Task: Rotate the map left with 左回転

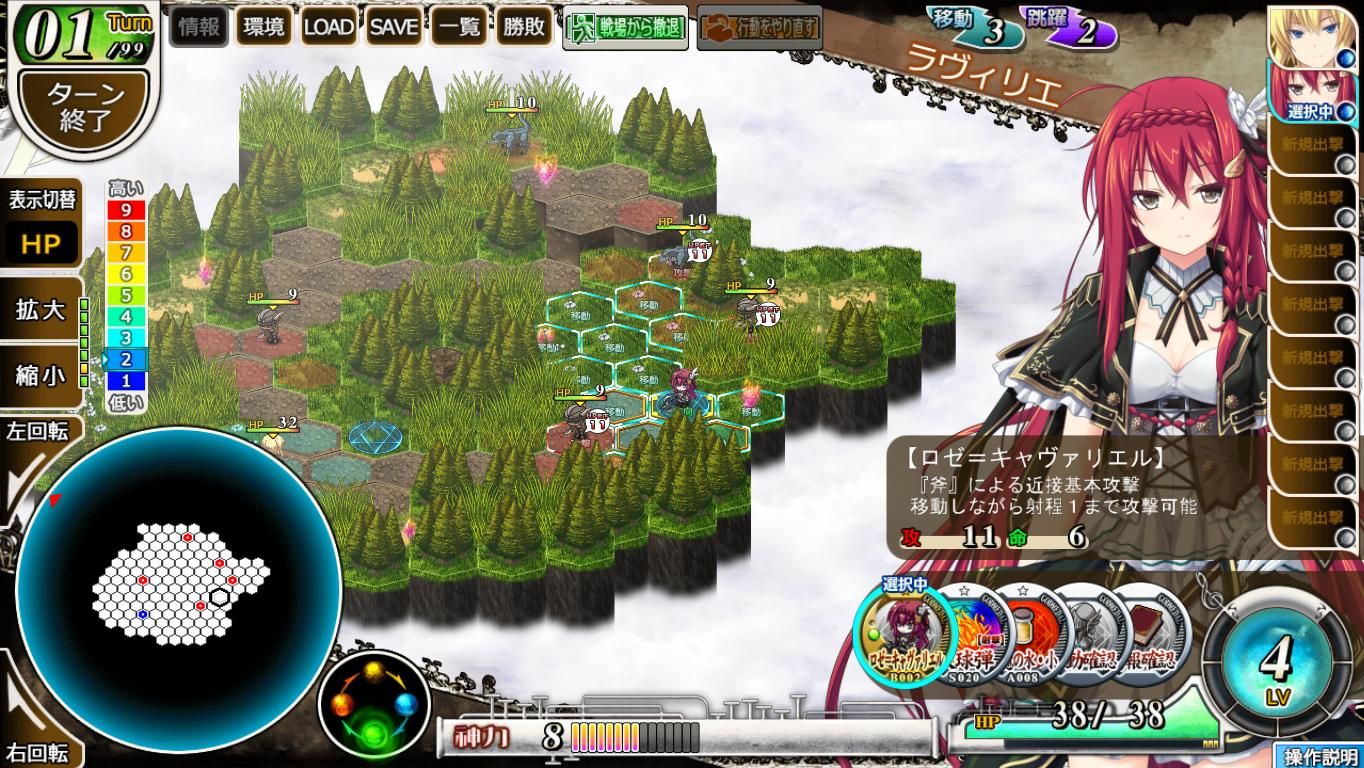Action: pos(36,433)
